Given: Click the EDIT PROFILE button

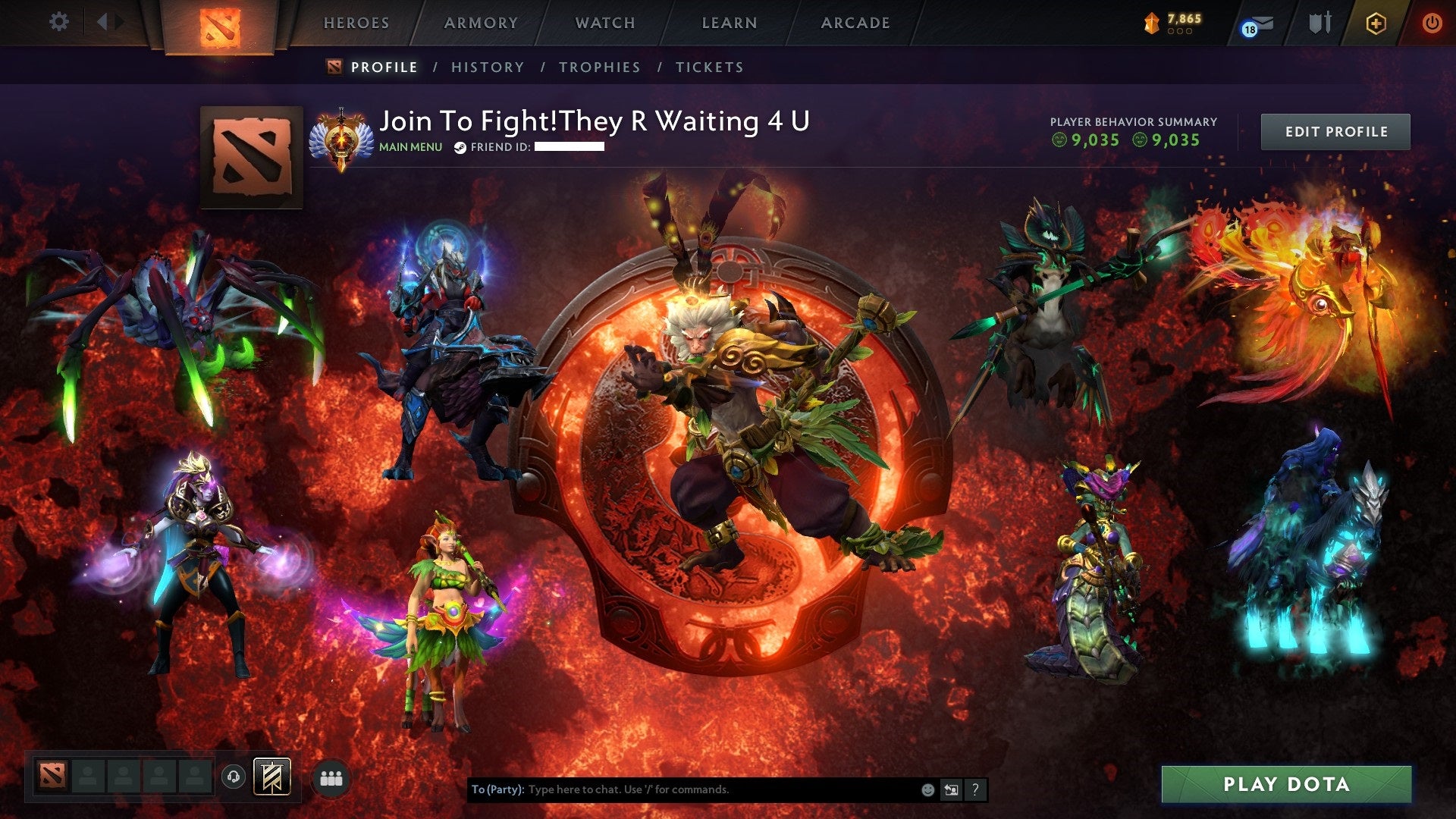Looking at the screenshot, I should [x=1335, y=130].
